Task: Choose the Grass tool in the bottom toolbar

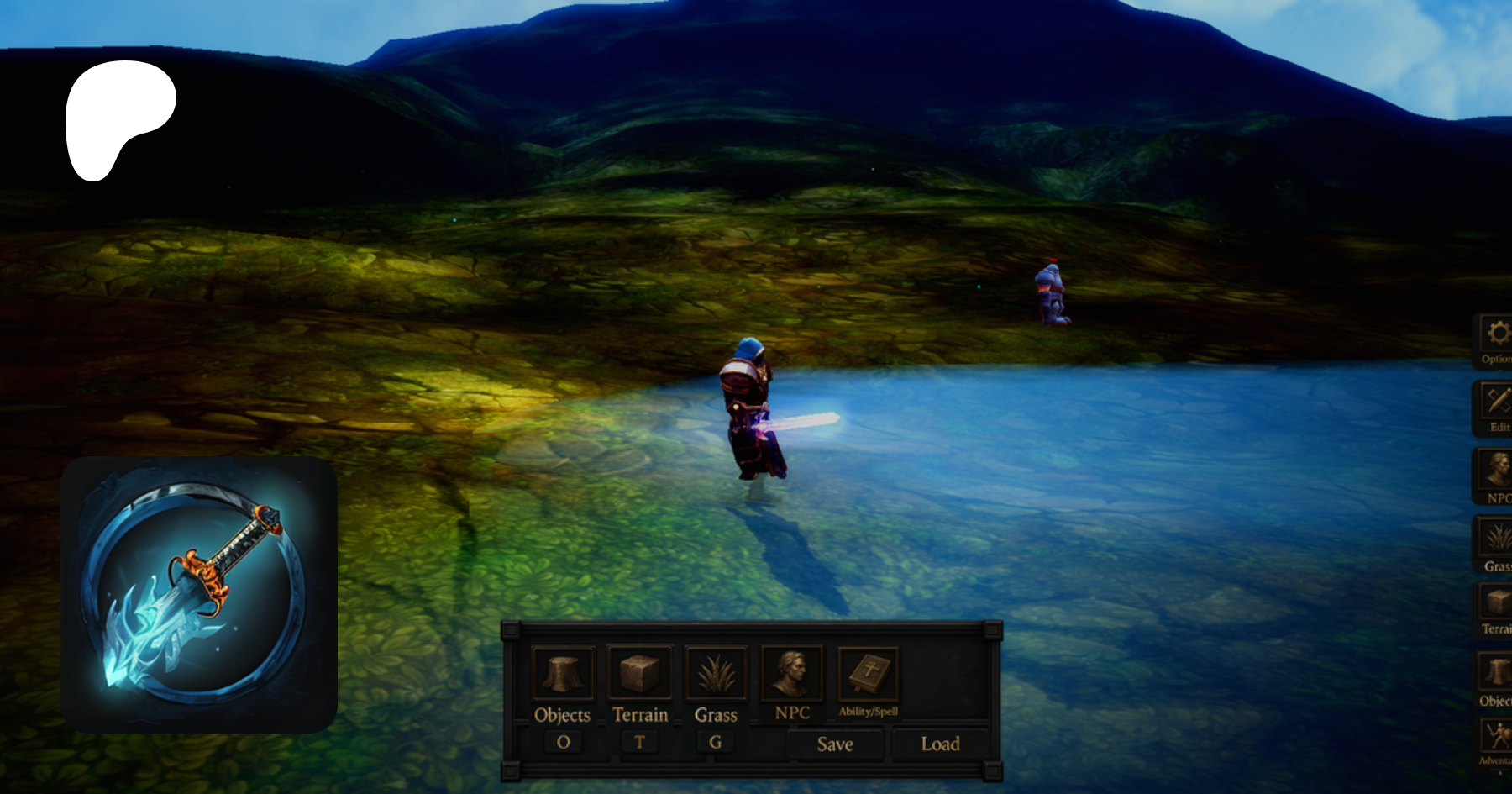Action: click(x=716, y=674)
